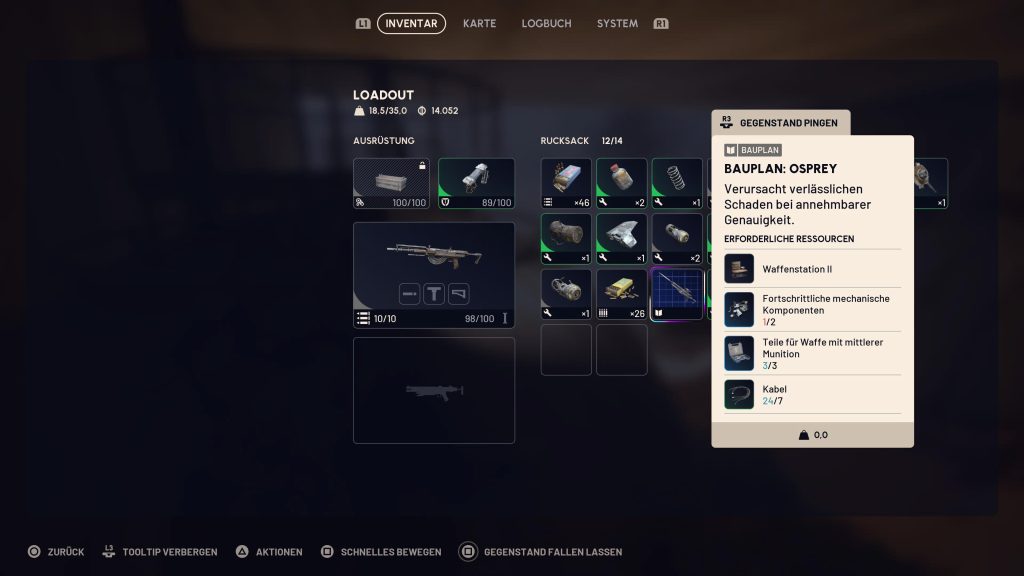Pick the metal spring item slot

(x=677, y=183)
